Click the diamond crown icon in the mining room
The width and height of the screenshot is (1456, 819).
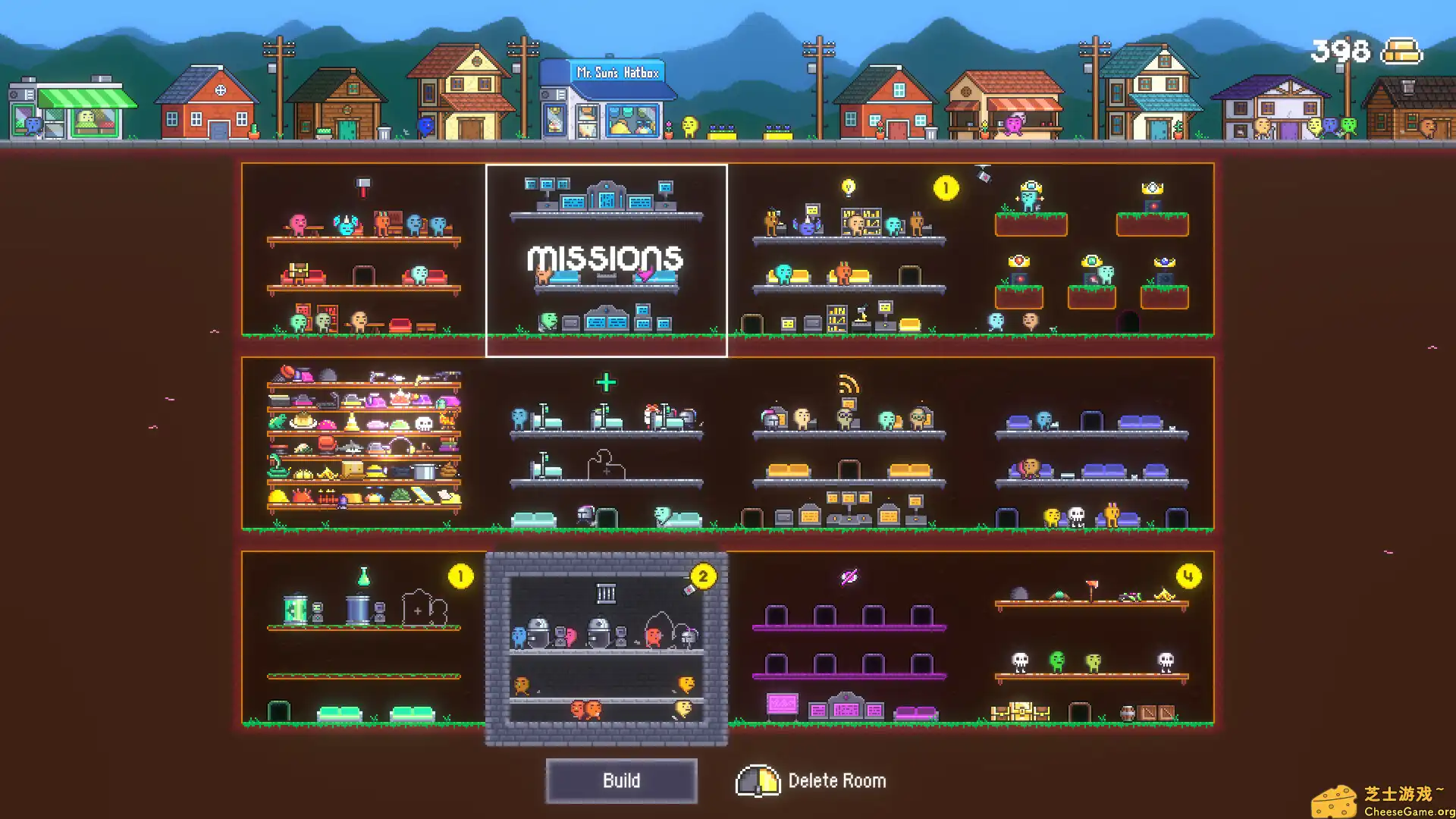1153,186
